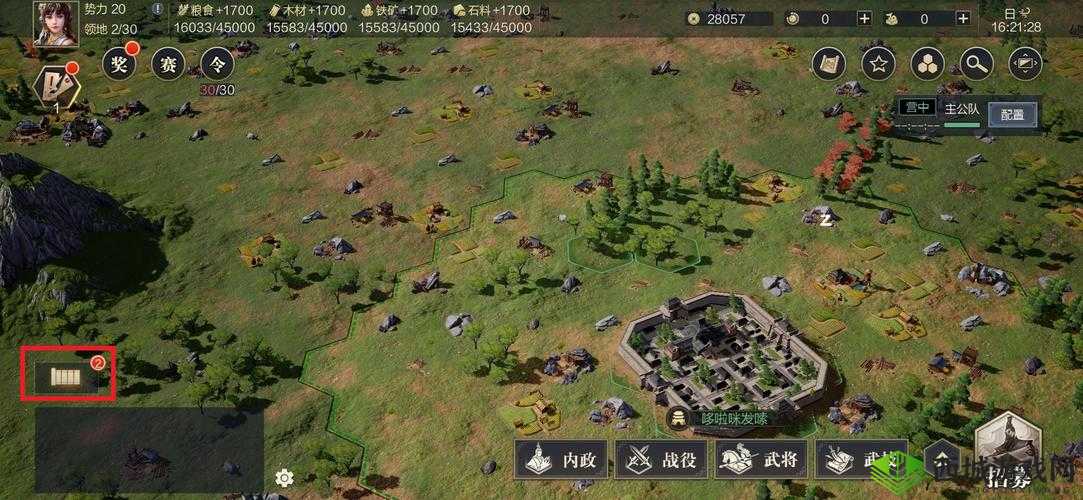Open the 战役 campaign menu
Screen dimensions: 1083x500
click(x=662, y=460)
